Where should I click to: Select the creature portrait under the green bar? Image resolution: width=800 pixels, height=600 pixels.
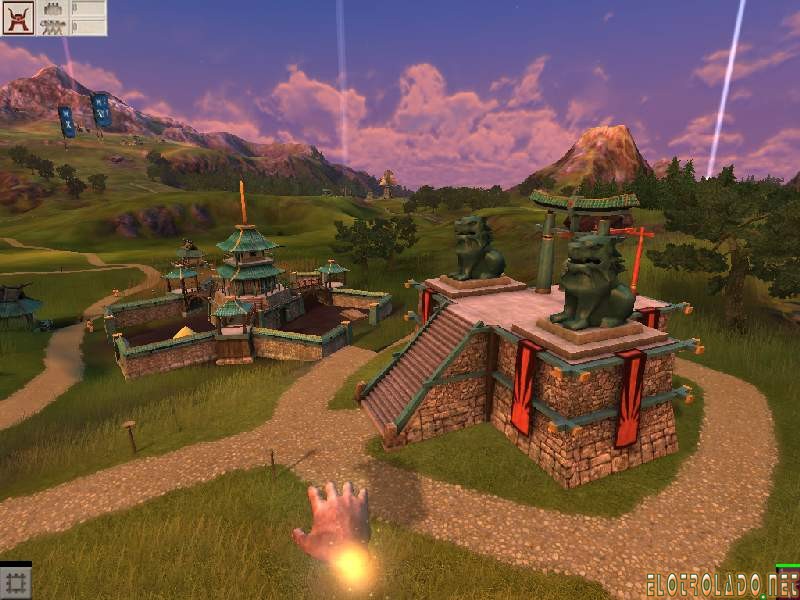[x=788, y=584]
